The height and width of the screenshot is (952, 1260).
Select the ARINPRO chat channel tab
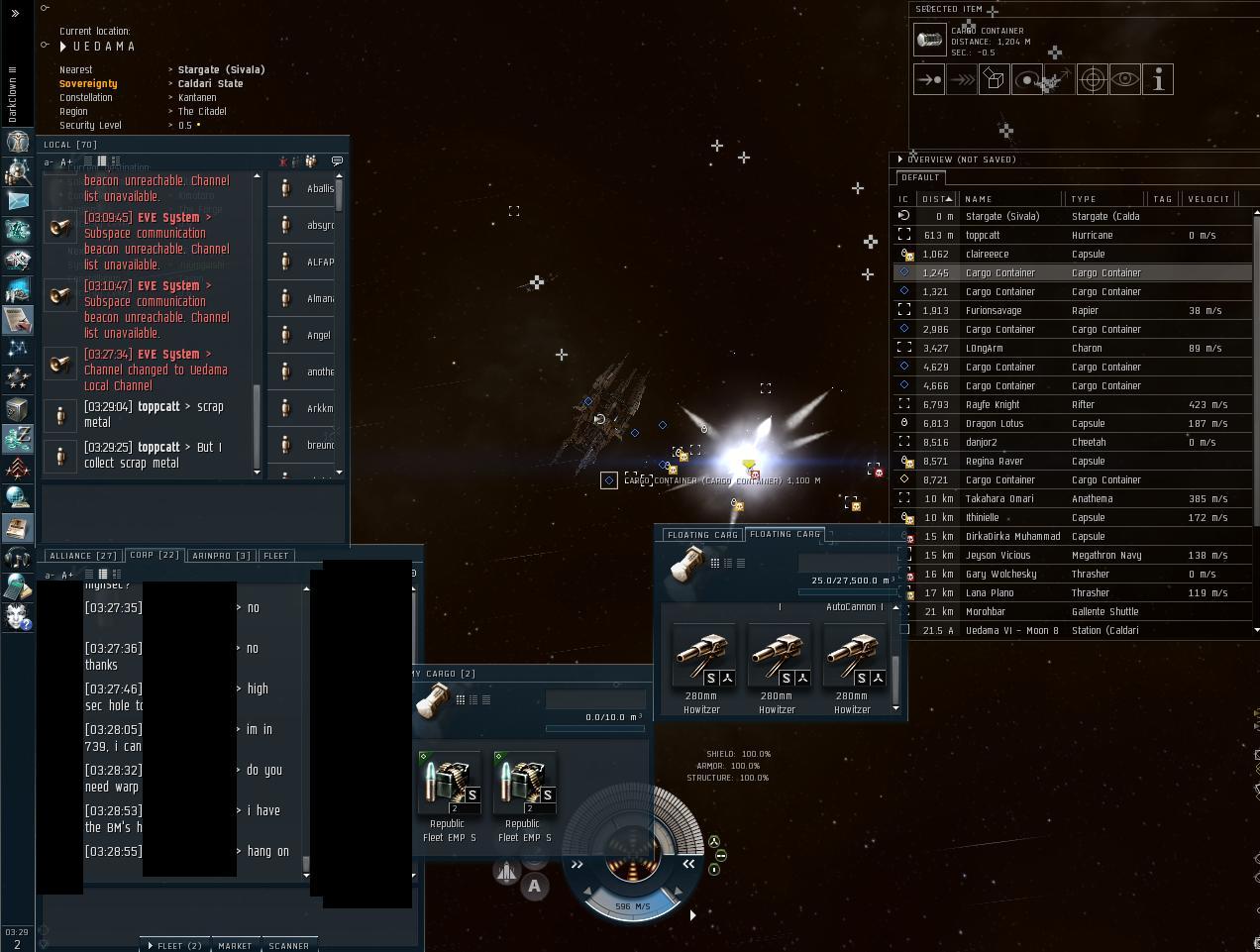click(x=221, y=556)
